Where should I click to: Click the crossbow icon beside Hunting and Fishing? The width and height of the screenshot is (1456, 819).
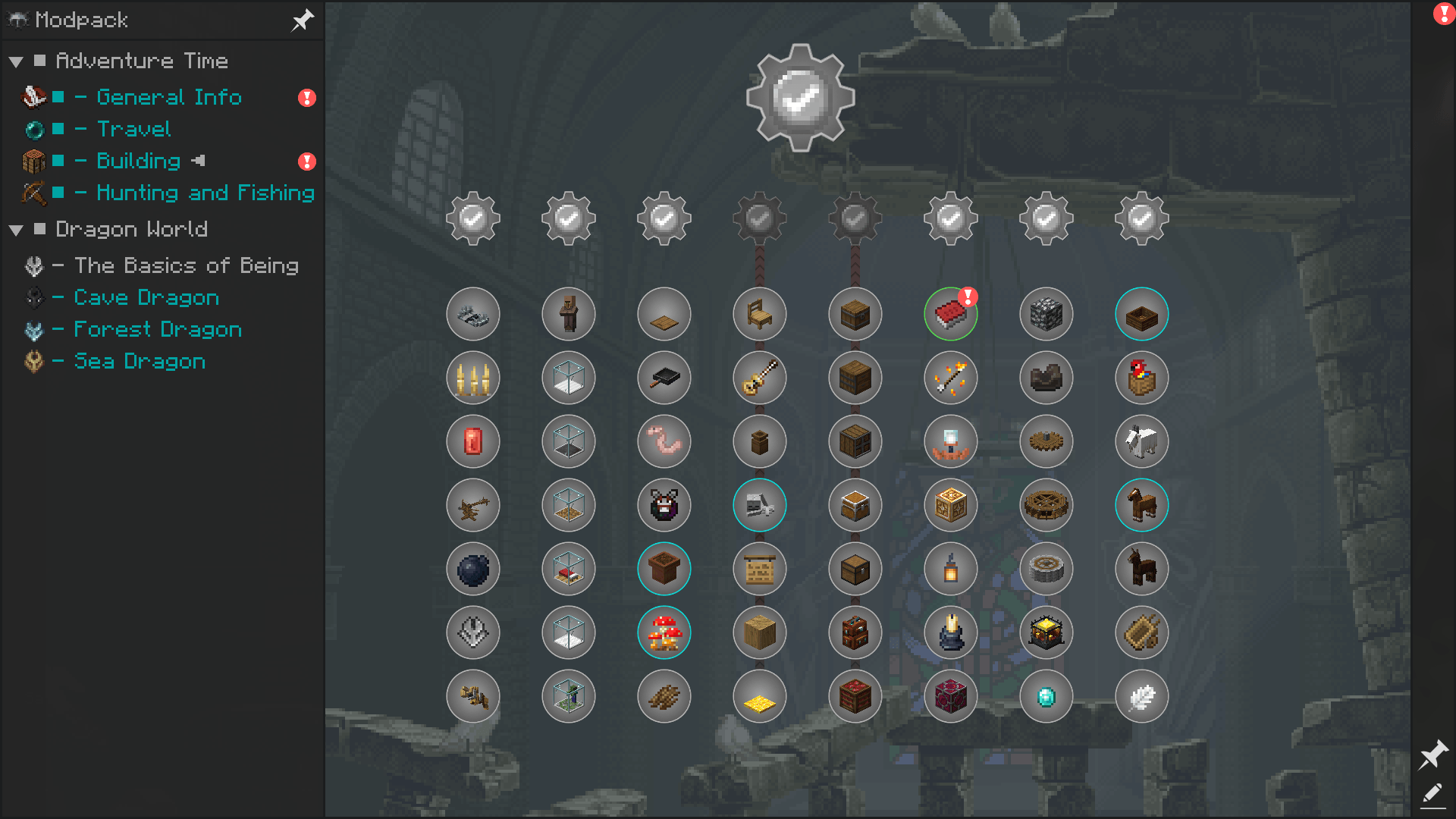coord(32,193)
